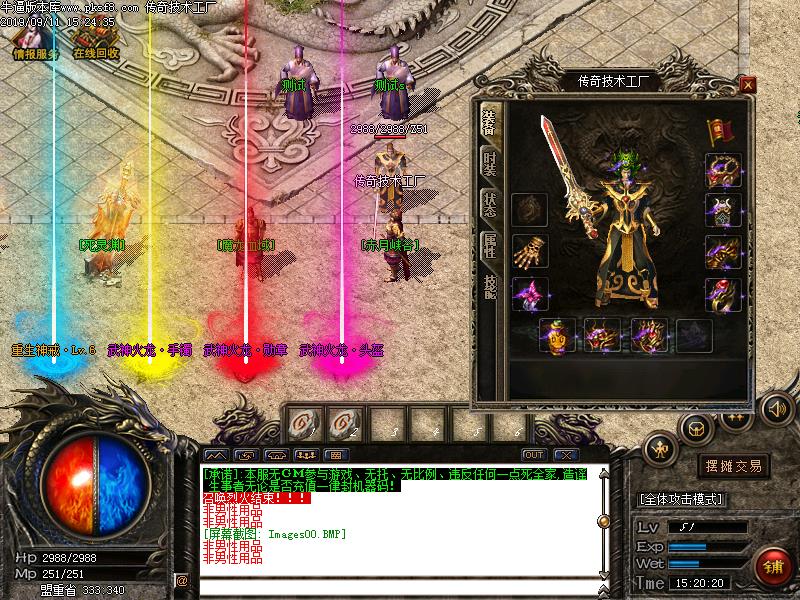800x600 pixels.
Task: Click the 摆摊交易 stall trade button
Action: tap(734, 466)
